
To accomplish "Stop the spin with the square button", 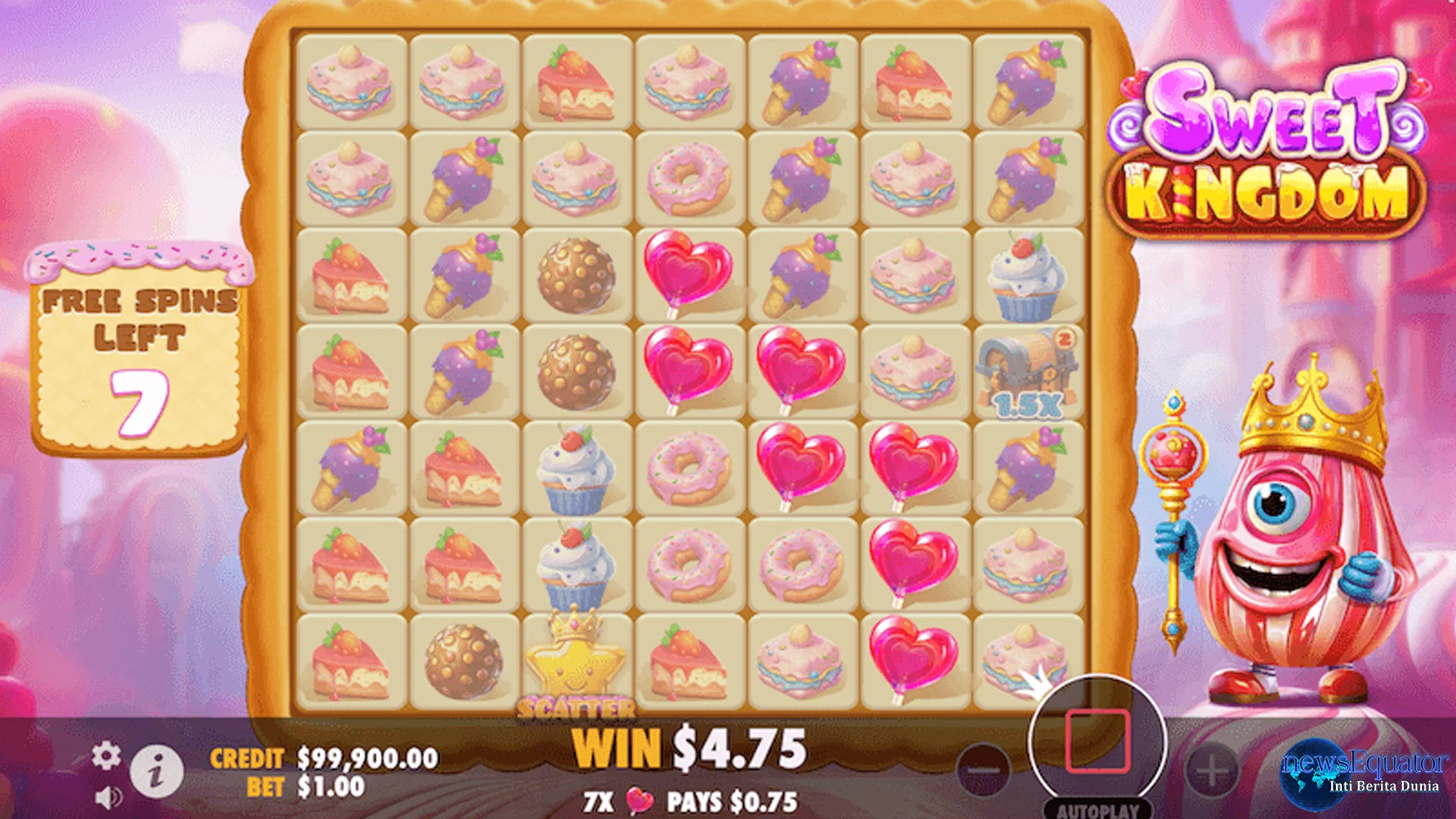I will (x=1097, y=741).
